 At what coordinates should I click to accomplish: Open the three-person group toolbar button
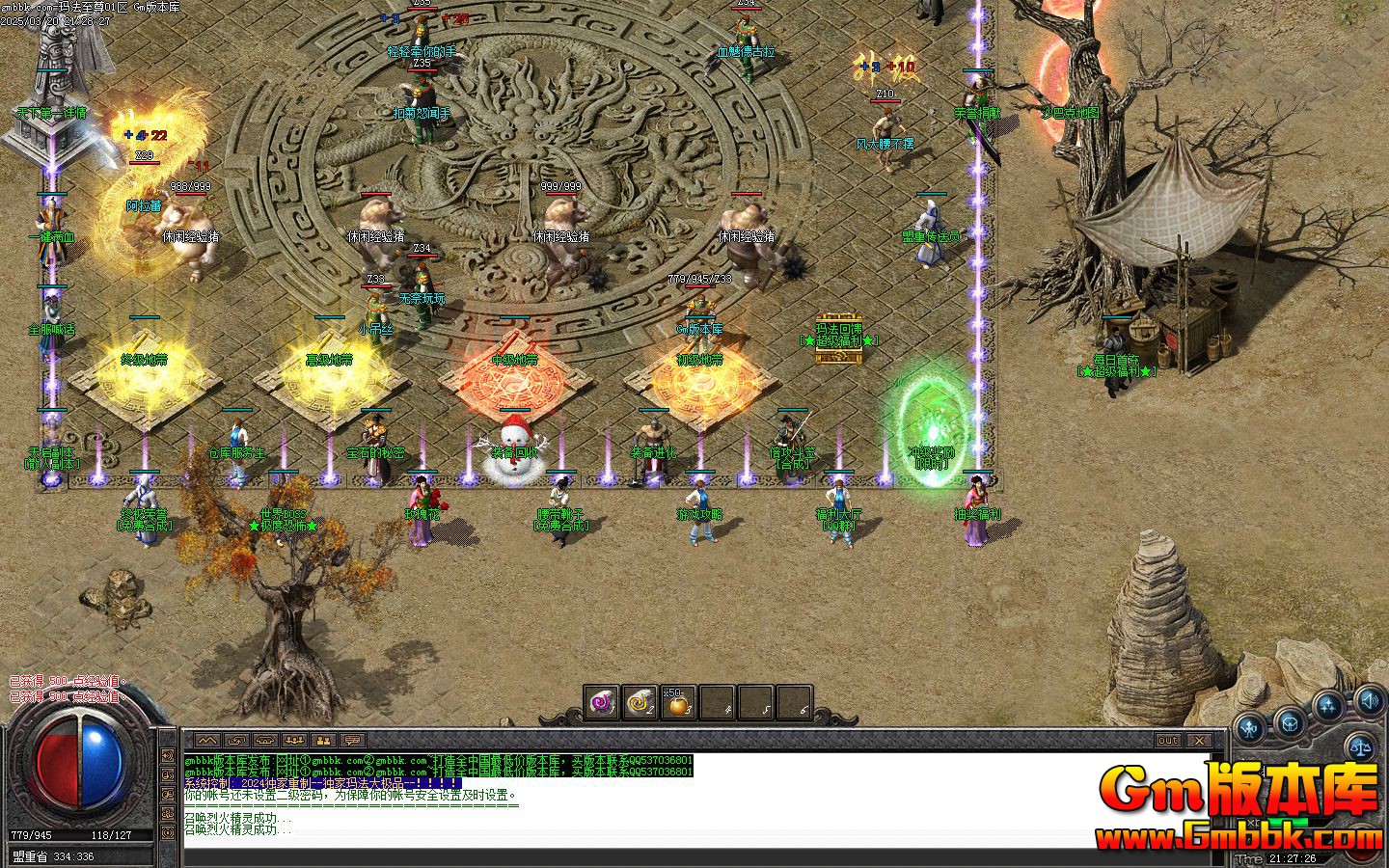point(295,740)
